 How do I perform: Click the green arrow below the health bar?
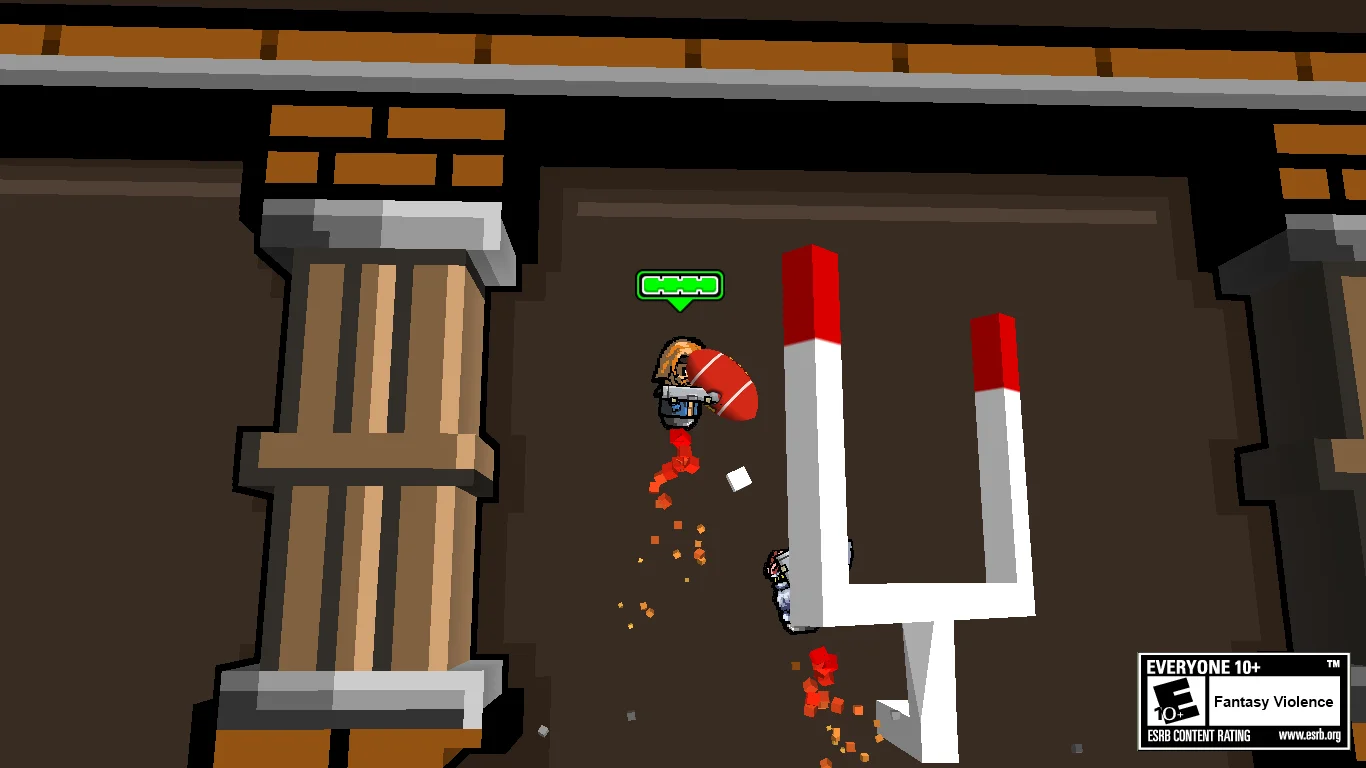(678, 302)
